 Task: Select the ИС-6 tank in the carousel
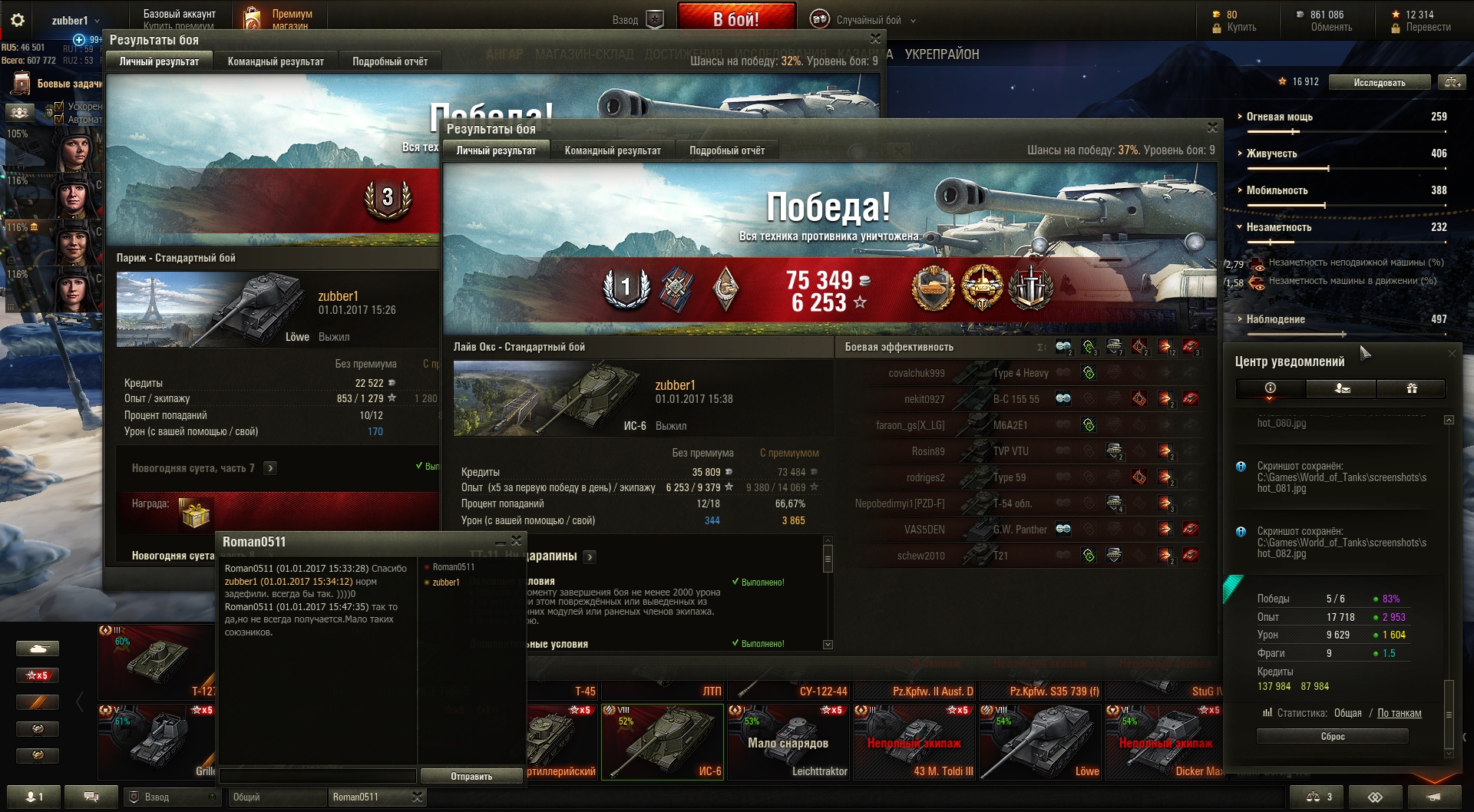pos(663,741)
